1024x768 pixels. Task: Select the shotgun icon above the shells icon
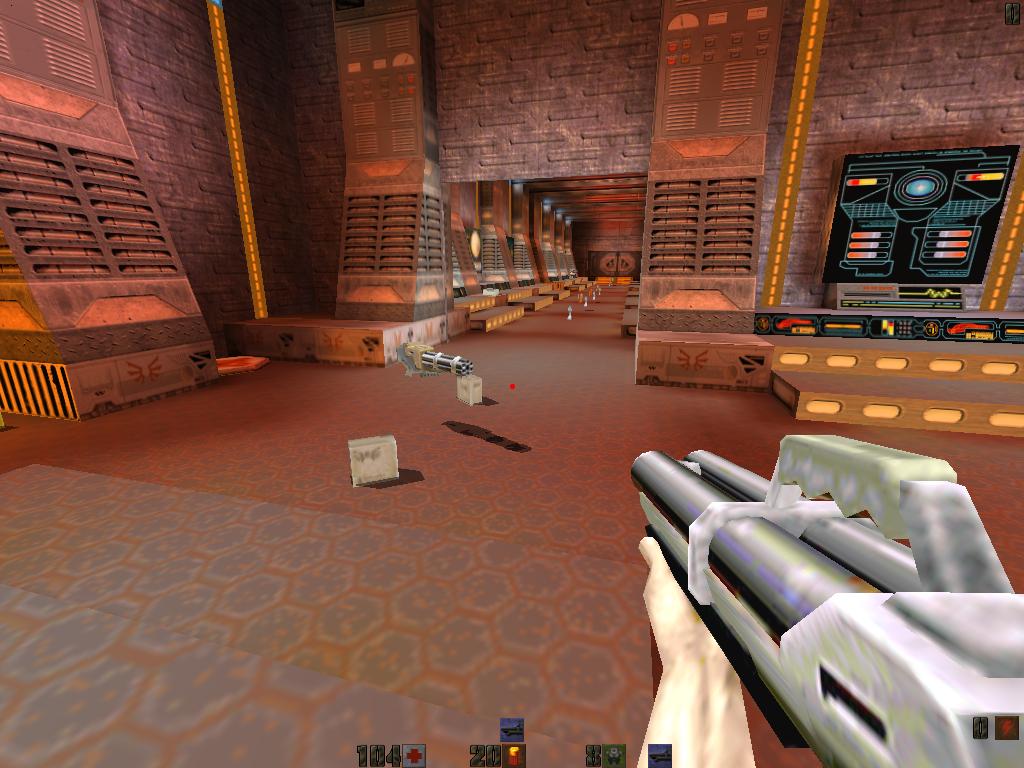pyautogui.click(x=512, y=730)
